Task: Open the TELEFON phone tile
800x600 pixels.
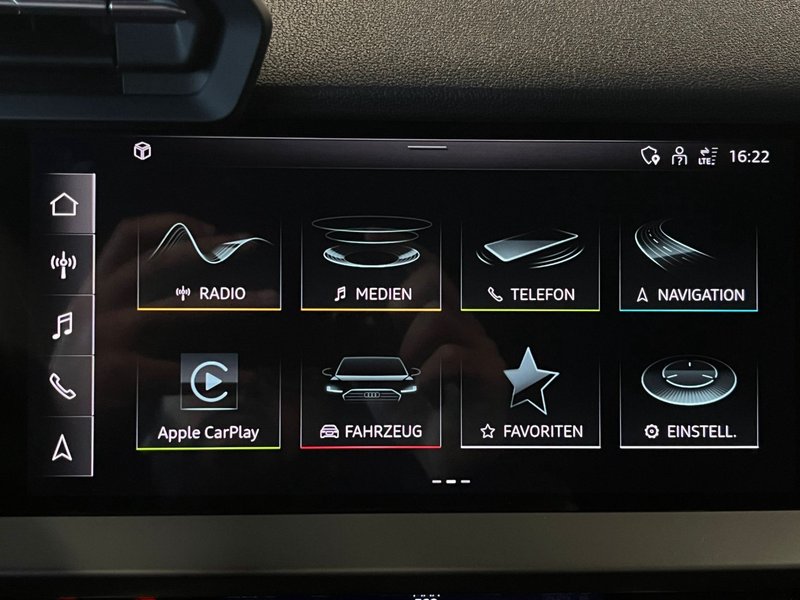Action: pos(530,263)
